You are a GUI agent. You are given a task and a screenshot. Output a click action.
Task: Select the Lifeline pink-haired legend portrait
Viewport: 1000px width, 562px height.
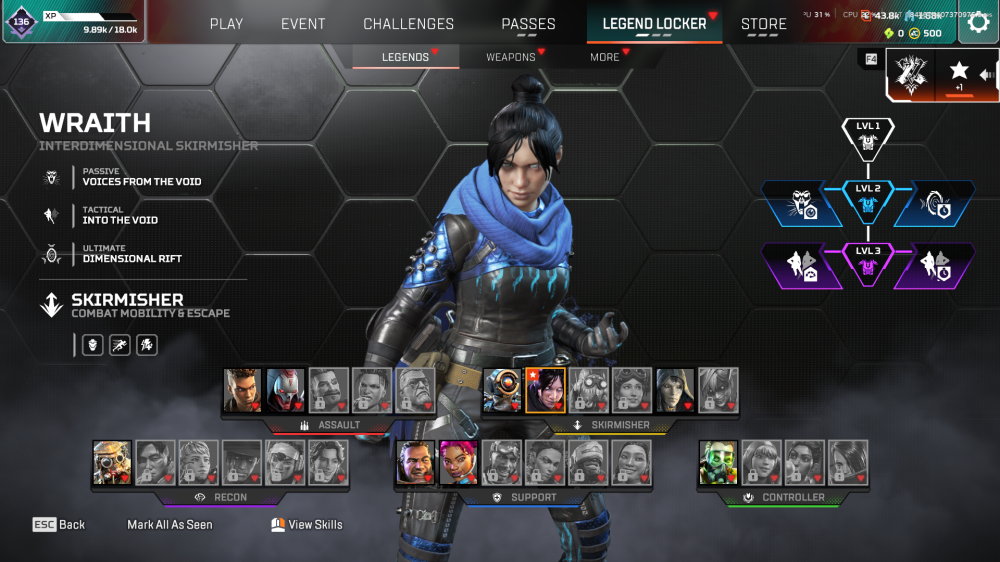(458, 462)
